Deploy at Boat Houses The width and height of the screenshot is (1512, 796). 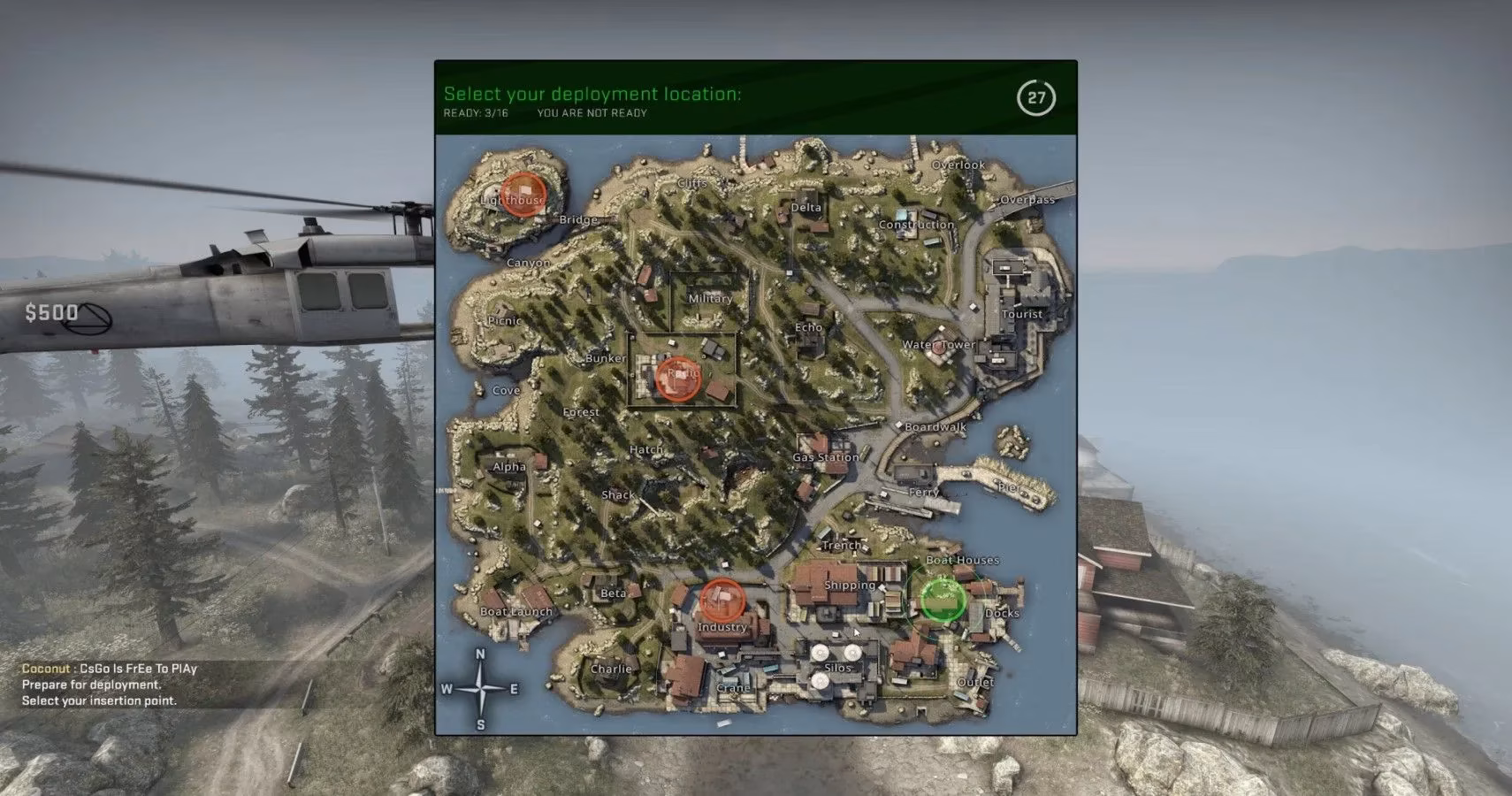[x=962, y=559]
